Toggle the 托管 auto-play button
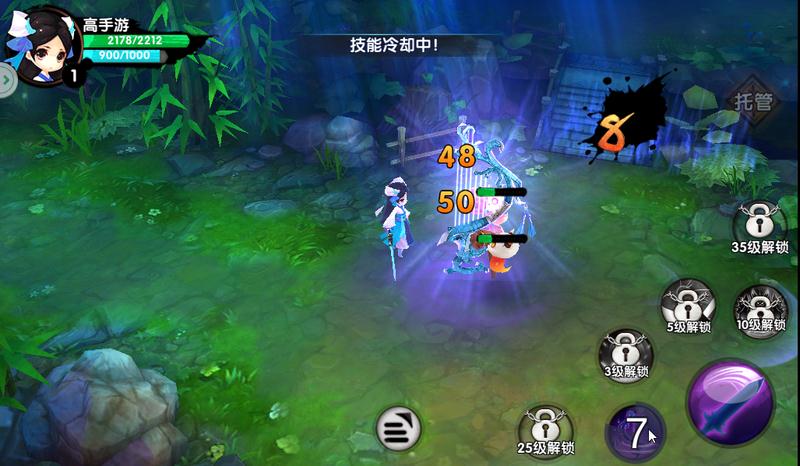This screenshot has height=466, width=800. coord(754,101)
